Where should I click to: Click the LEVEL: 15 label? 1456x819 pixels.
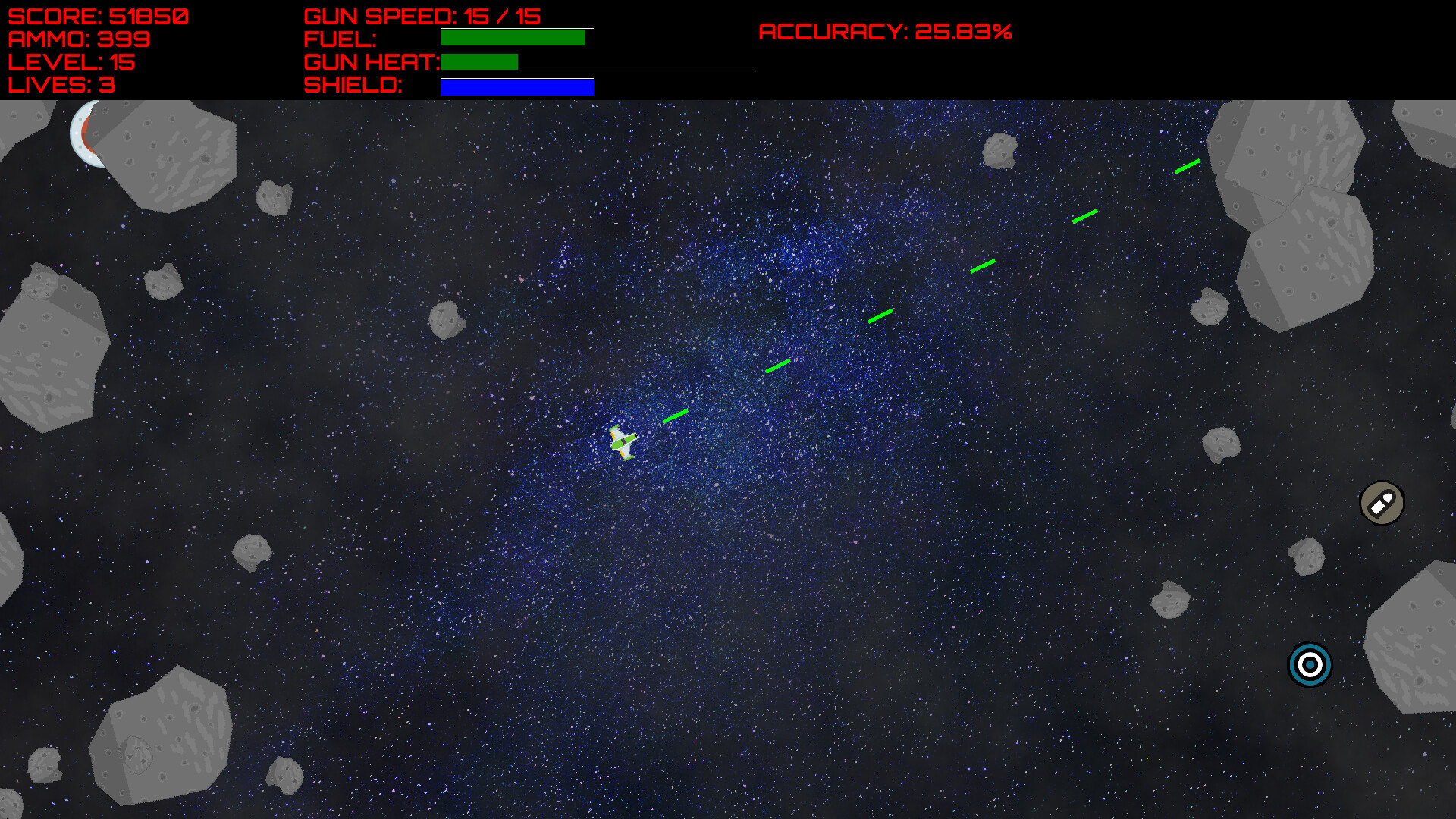click(x=70, y=63)
